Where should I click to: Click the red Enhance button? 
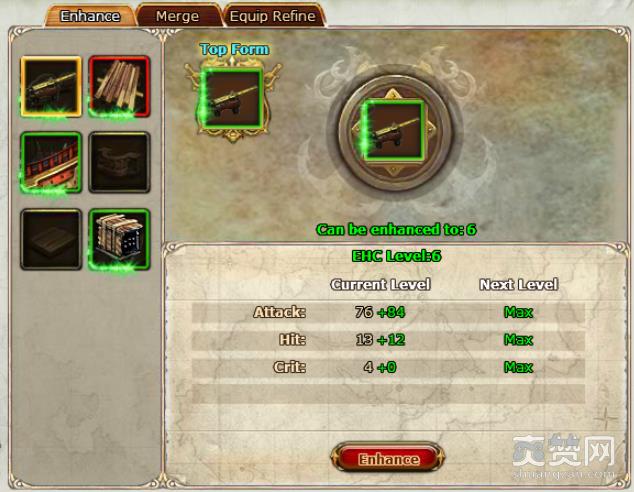pos(388,459)
